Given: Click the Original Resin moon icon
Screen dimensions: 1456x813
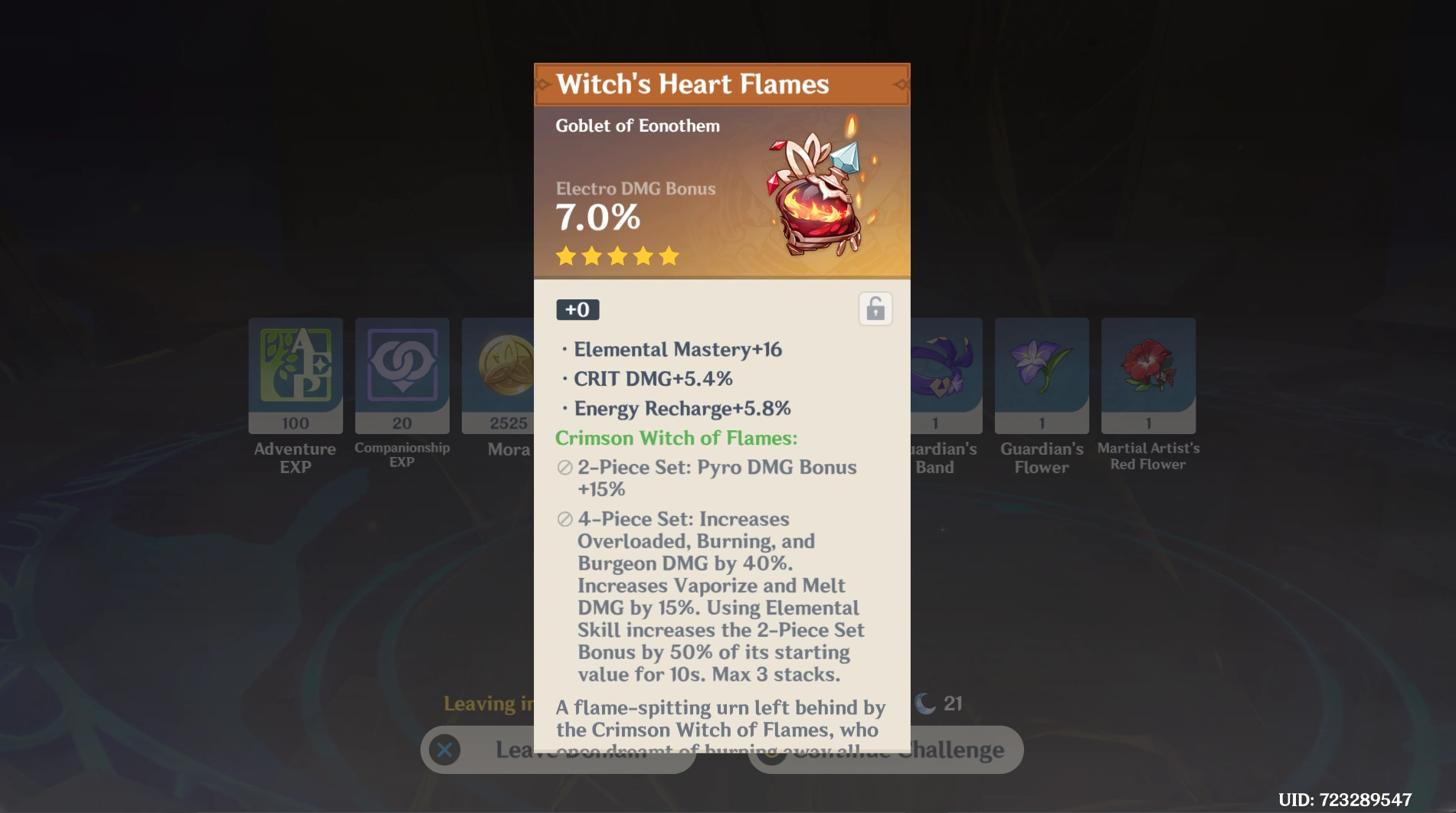Looking at the screenshot, I should point(925,703).
